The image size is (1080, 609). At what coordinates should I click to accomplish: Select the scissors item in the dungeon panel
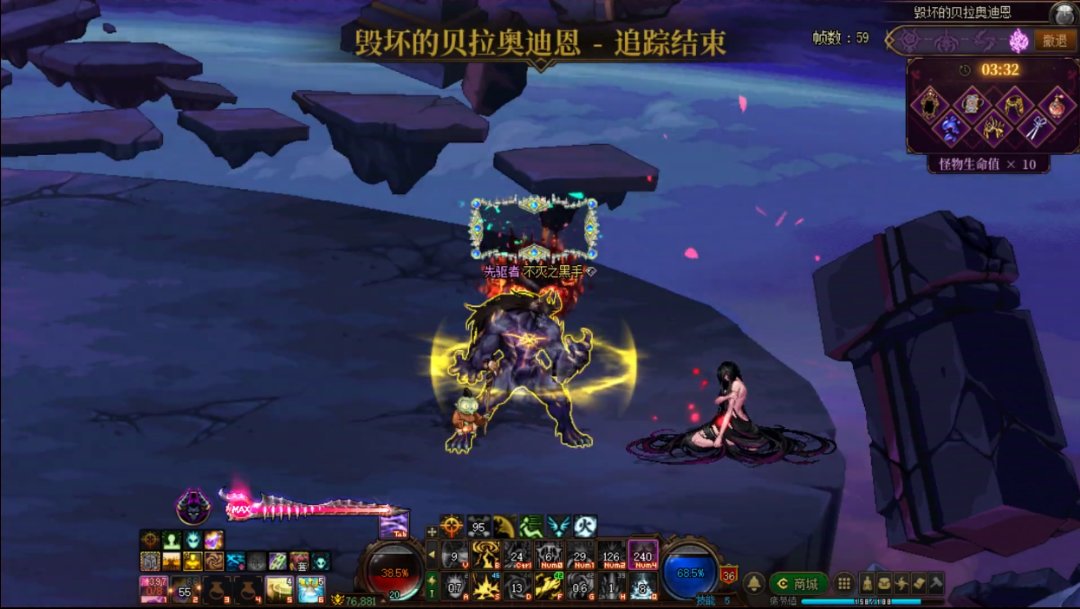tap(1035, 126)
